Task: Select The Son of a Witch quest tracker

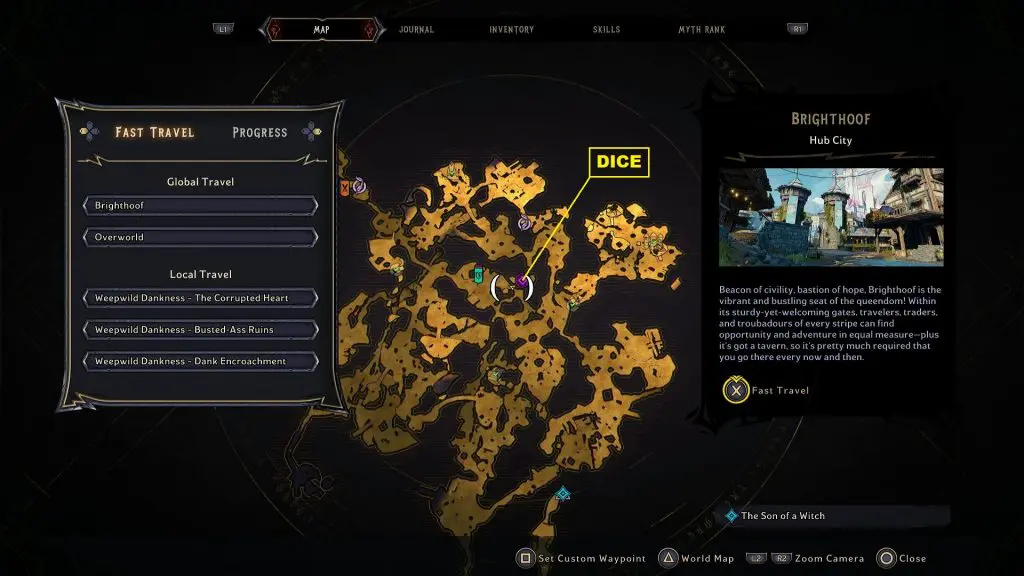Action: tap(783, 516)
